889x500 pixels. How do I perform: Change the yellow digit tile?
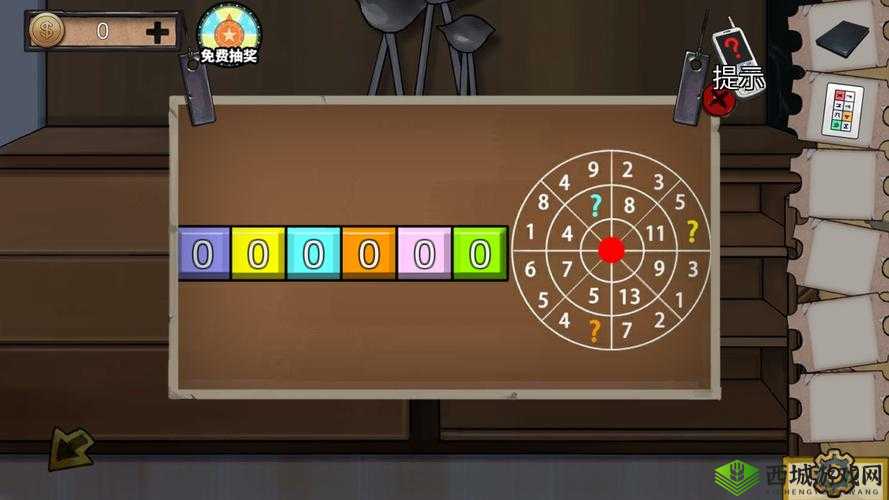[x=258, y=254]
